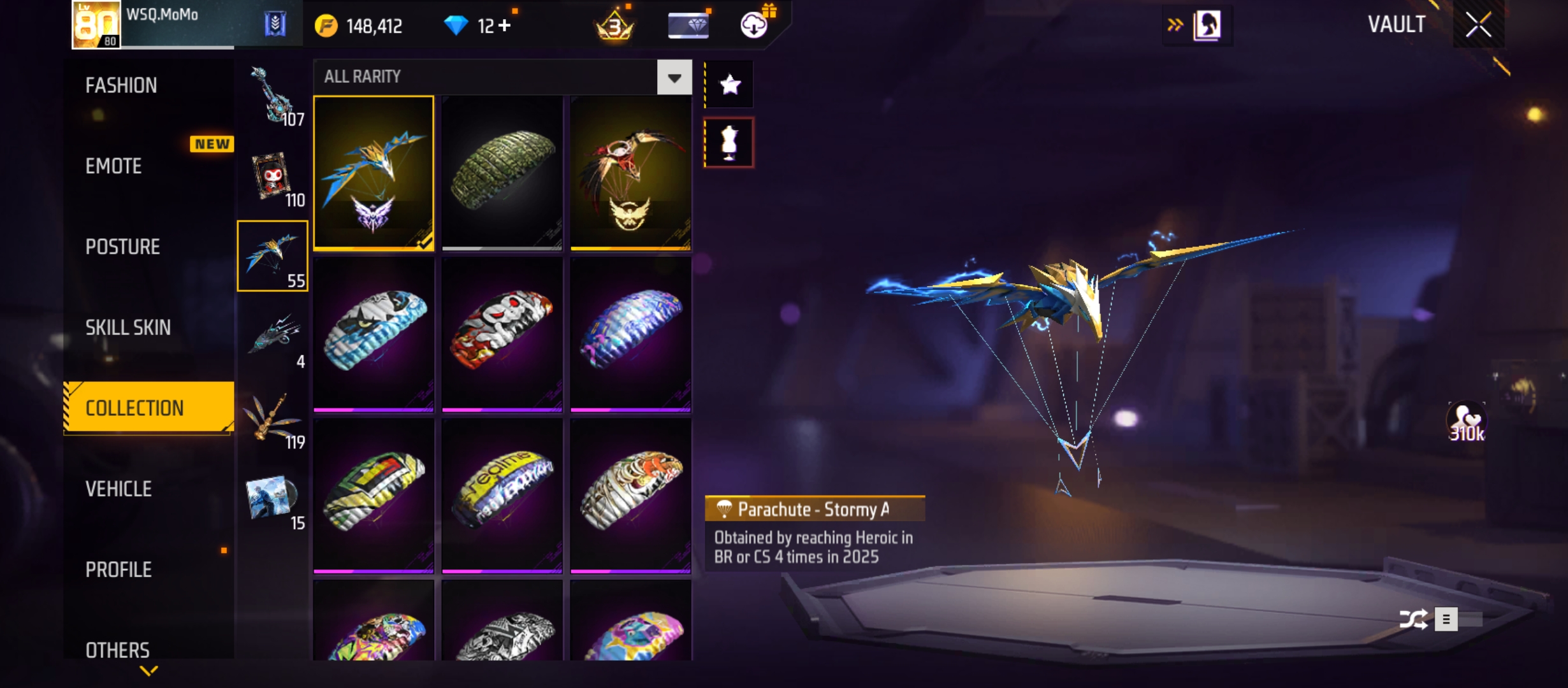Choose the Vehicle category
This screenshot has width=1568, height=688.
click(x=119, y=489)
